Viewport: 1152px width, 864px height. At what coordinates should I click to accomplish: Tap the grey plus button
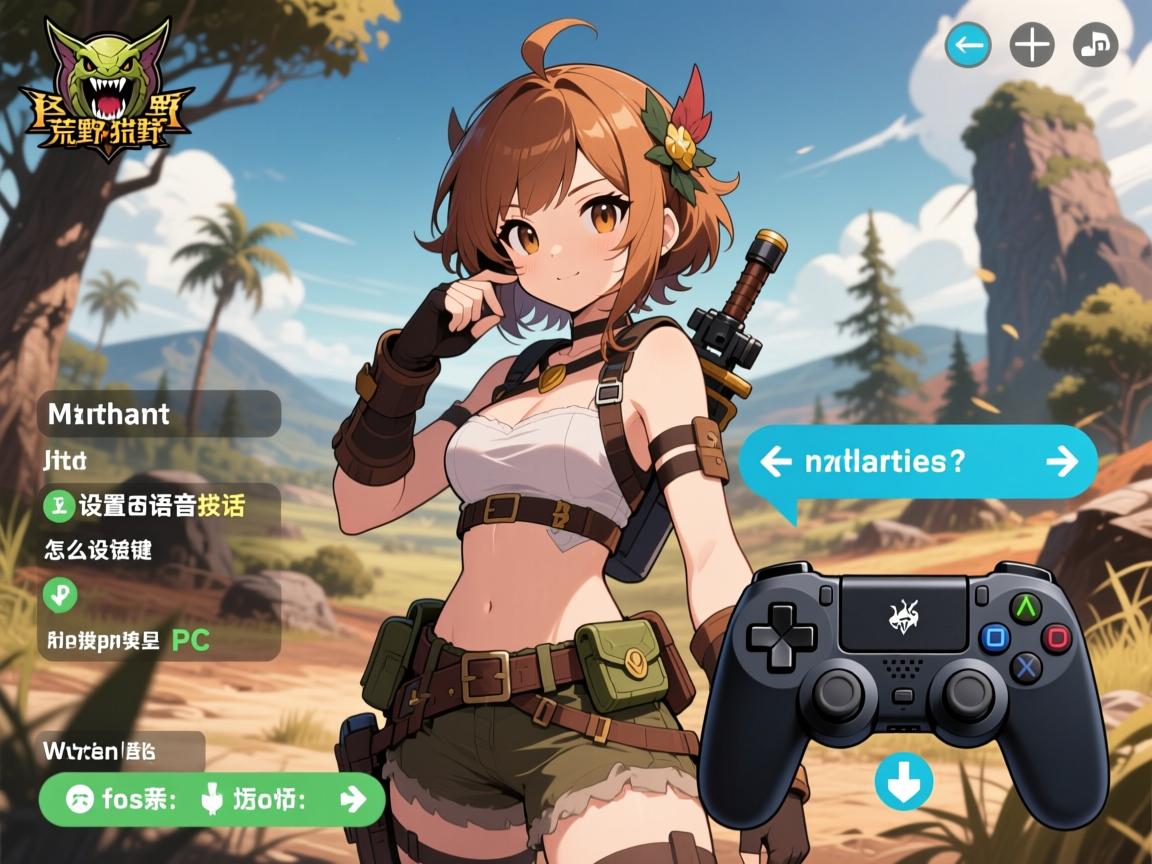click(x=1032, y=45)
